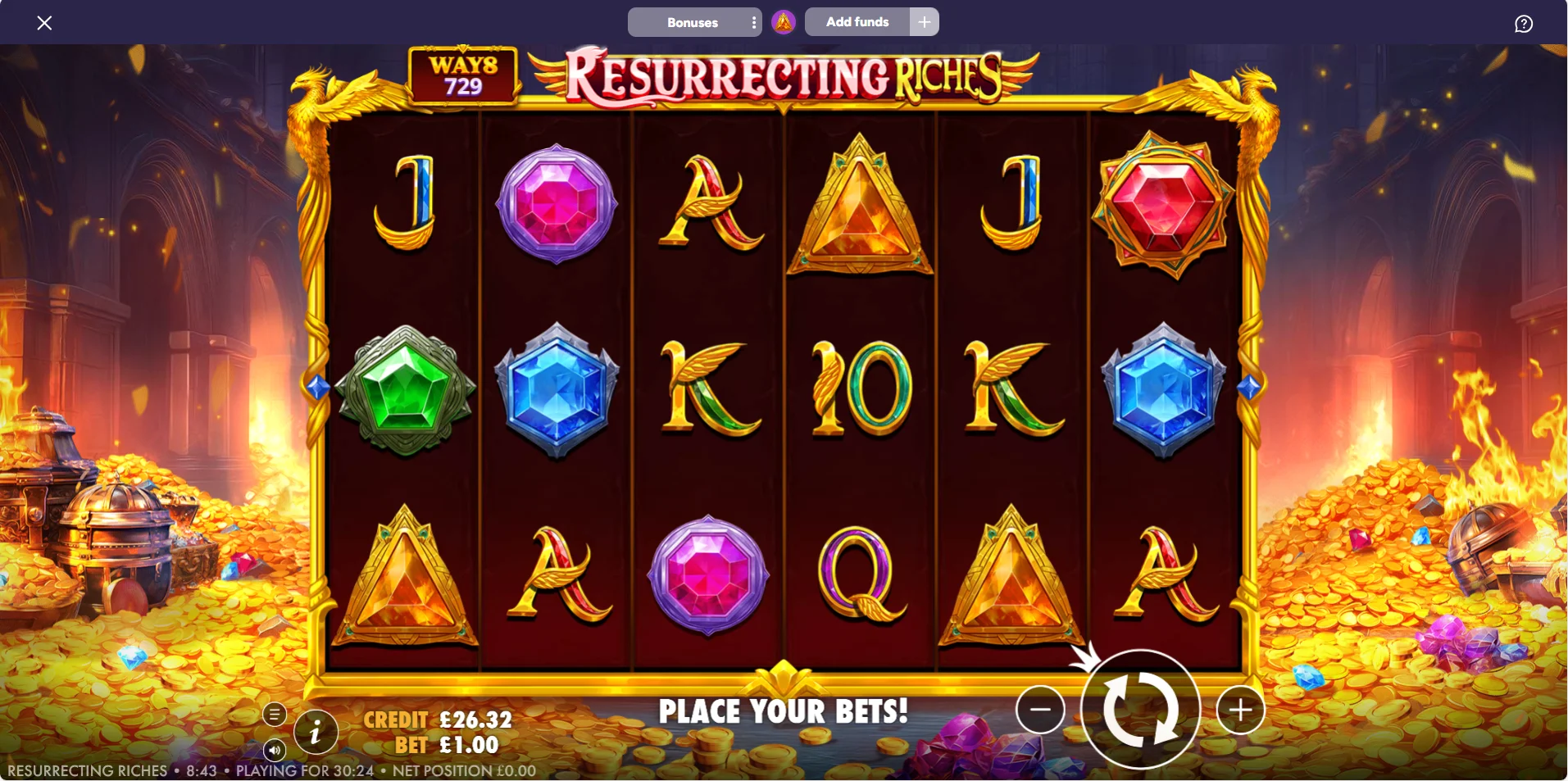The height and width of the screenshot is (781, 1568).
Task: Exit the game via the X button
Action: 45,22
